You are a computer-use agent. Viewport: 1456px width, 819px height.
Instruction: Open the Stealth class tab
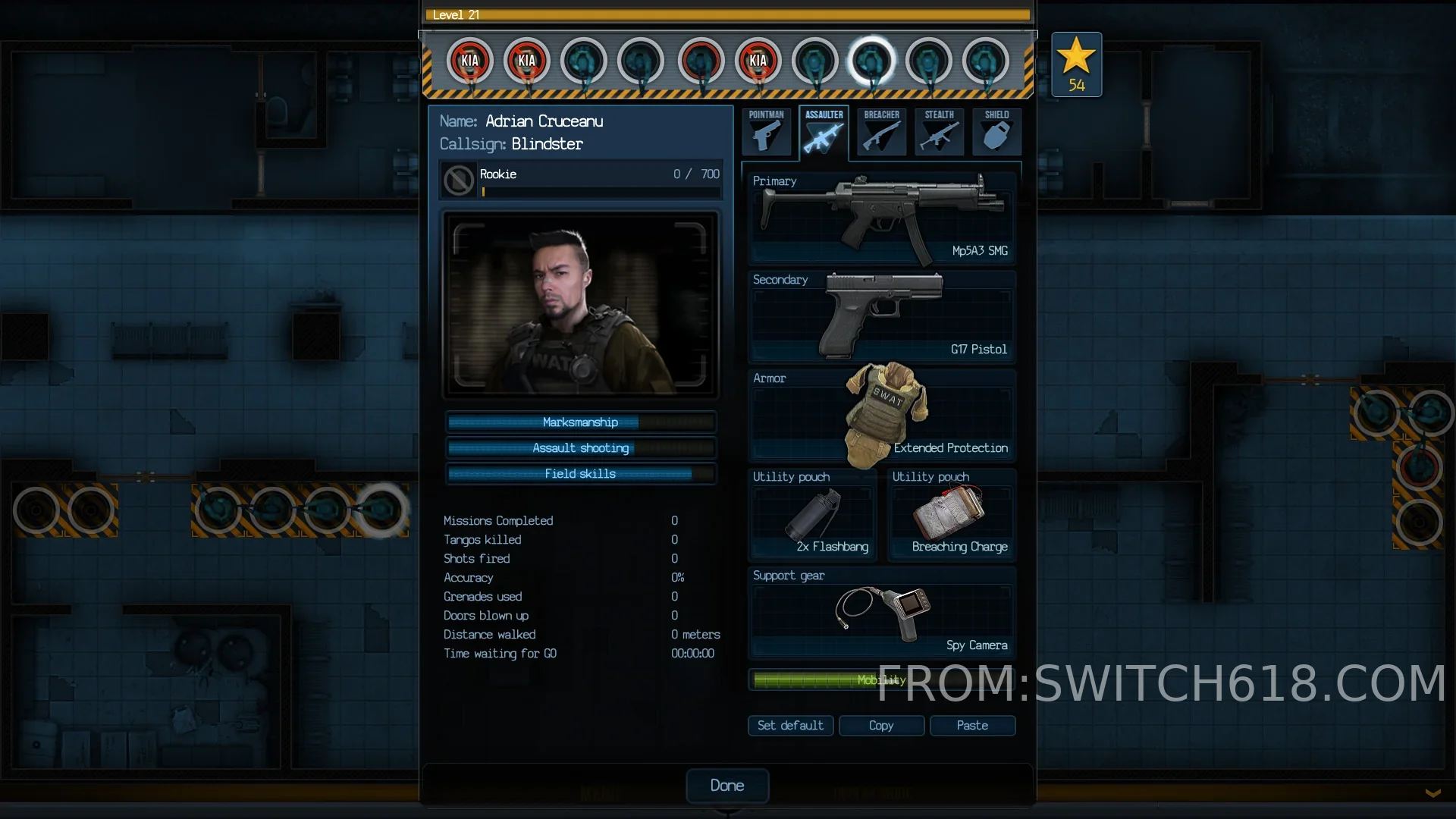939,132
